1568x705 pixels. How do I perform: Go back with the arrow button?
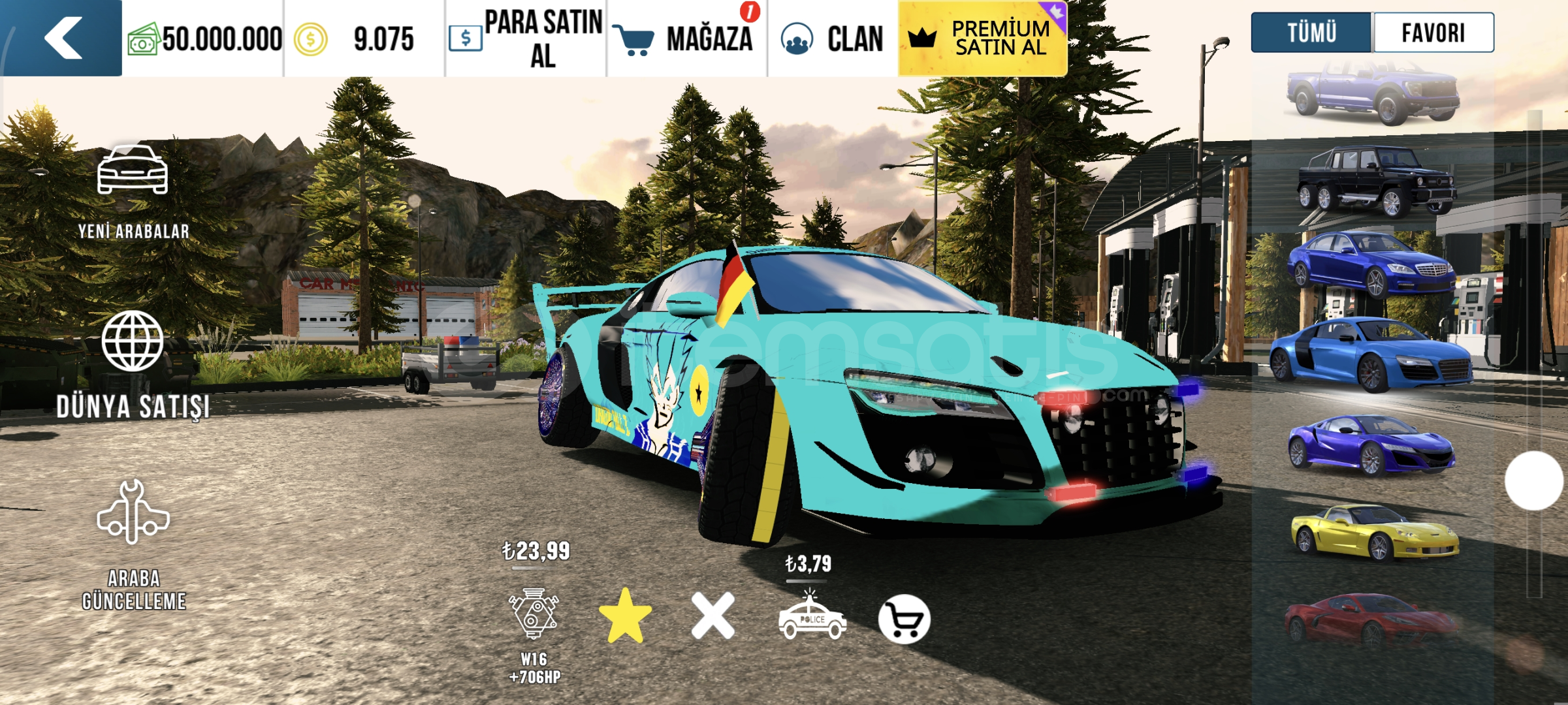(x=62, y=38)
